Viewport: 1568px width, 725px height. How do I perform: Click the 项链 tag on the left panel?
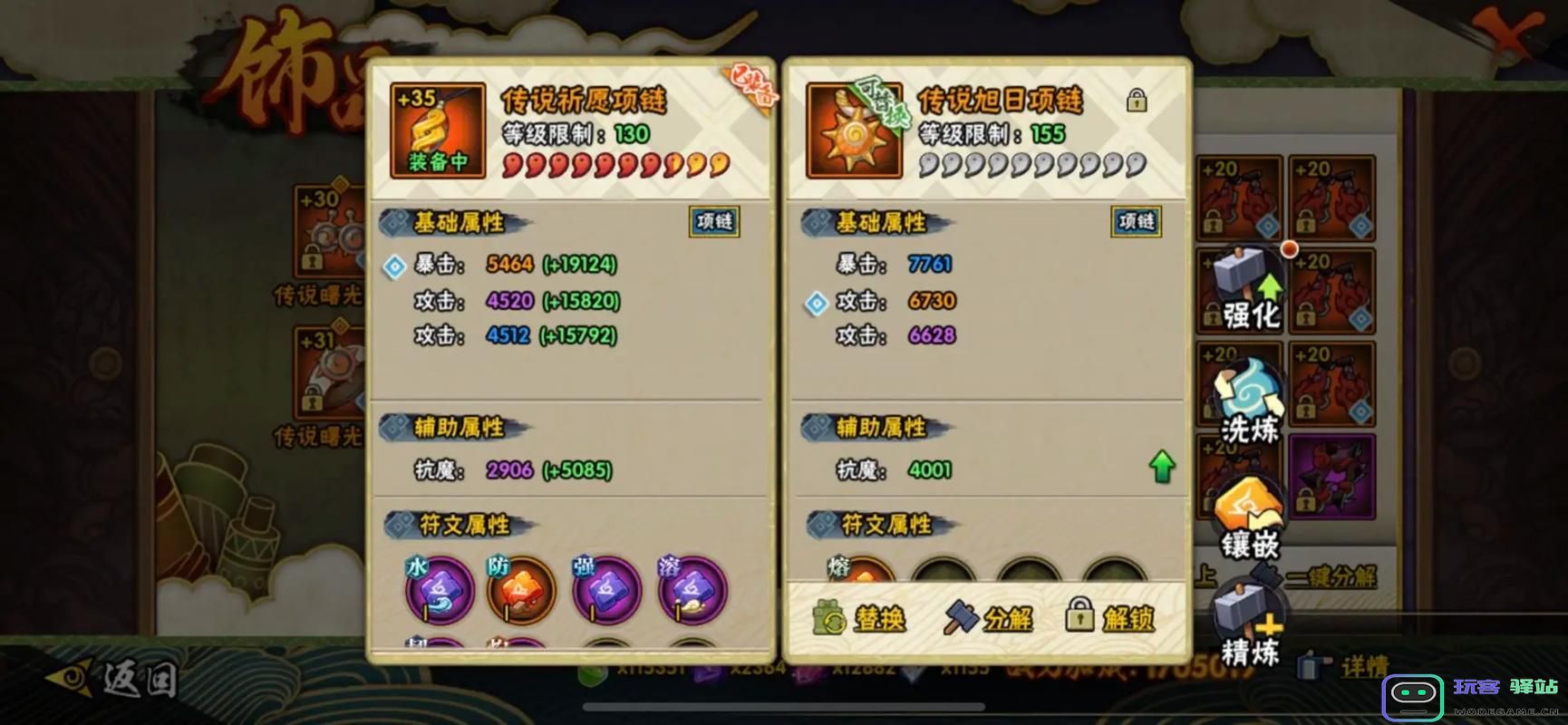click(713, 222)
